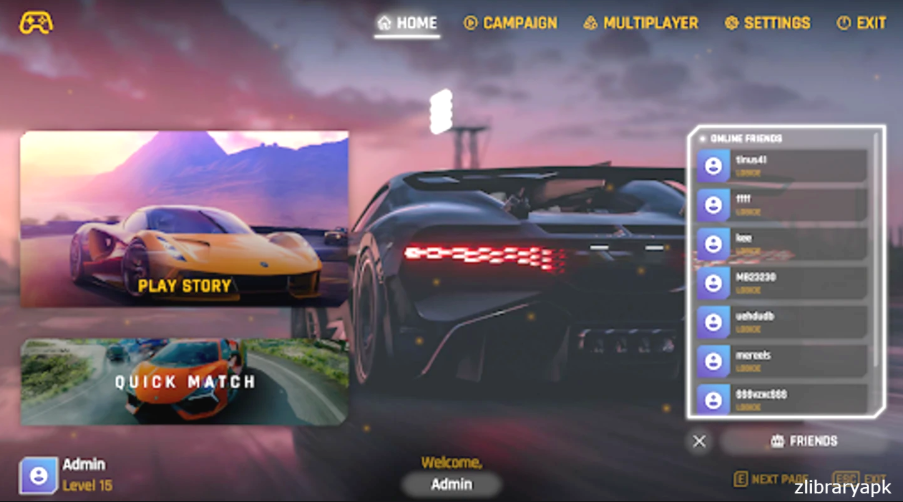903x502 pixels.
Task: Launch a Quick Match
Action: pyautogui.click(x=184, y=381)
